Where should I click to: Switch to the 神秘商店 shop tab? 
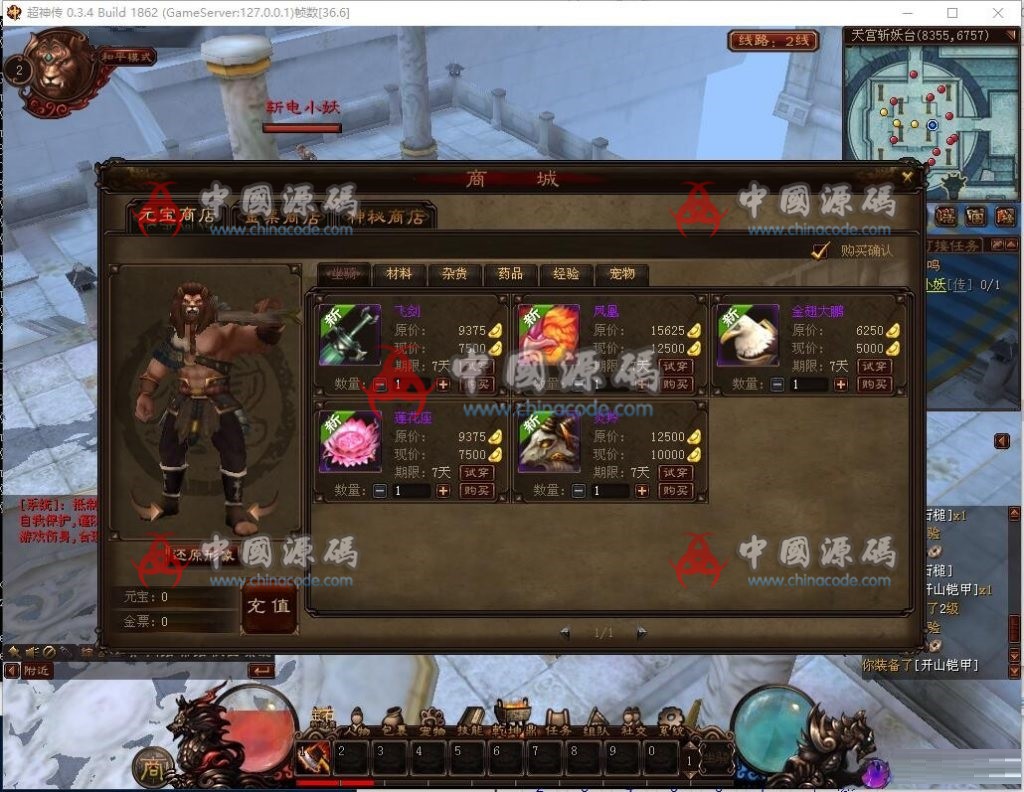[x=386, y=215]
